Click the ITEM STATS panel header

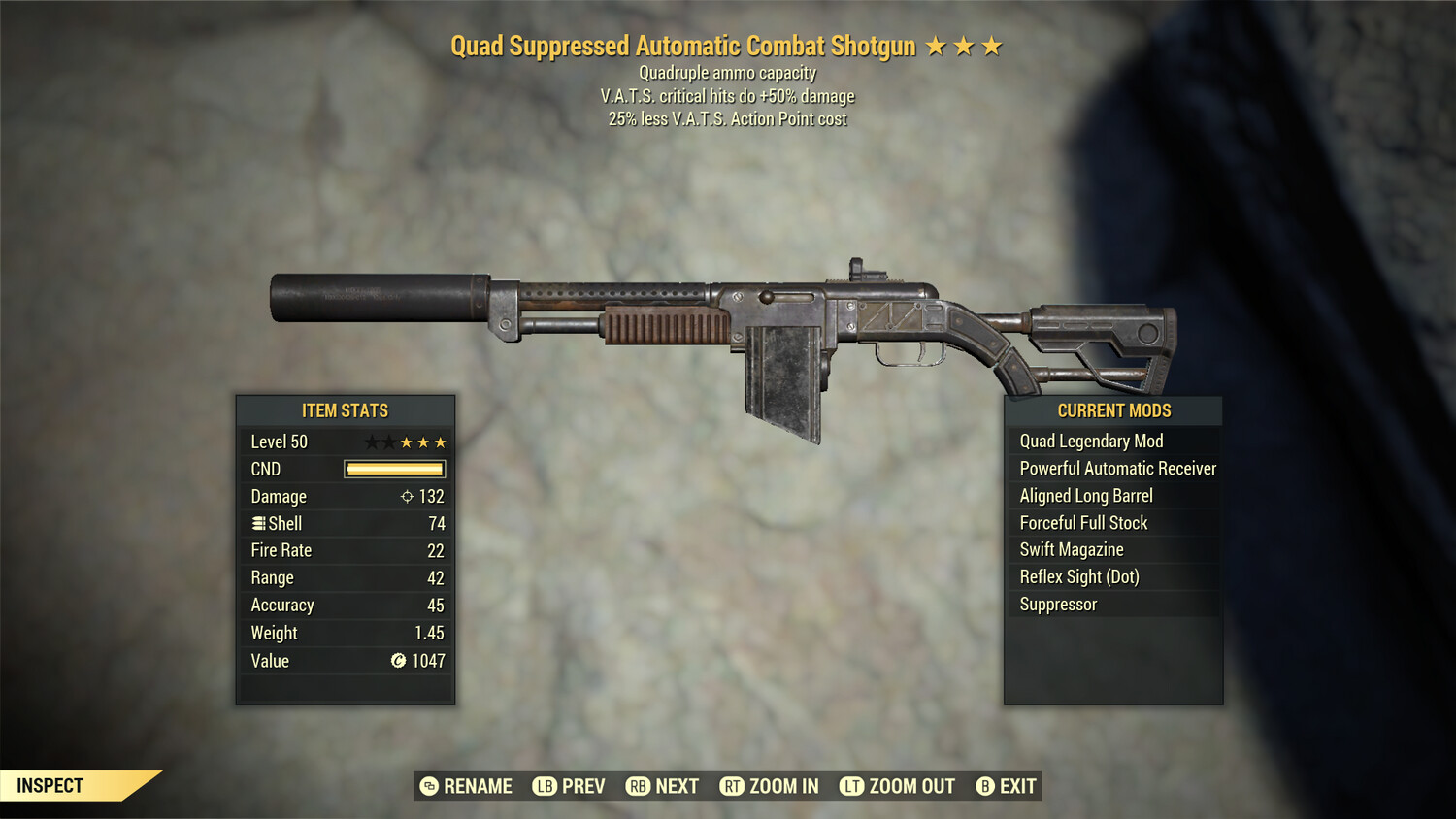click(x=345, y=410)
